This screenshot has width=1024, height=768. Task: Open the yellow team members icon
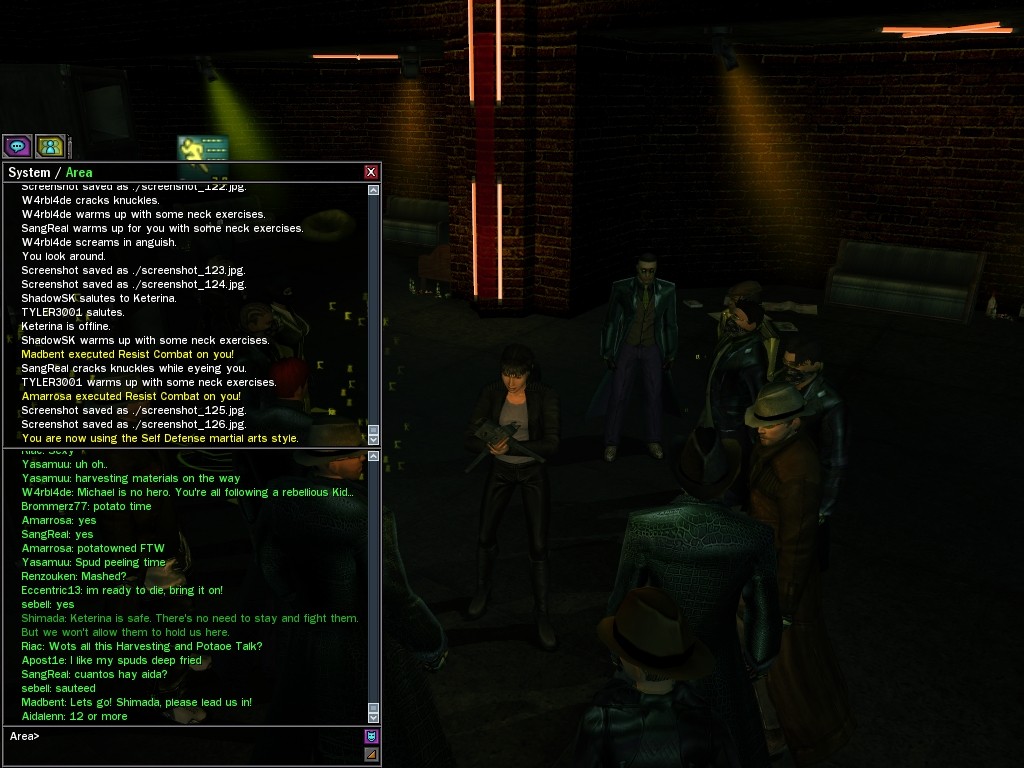(x=50, y=146)
